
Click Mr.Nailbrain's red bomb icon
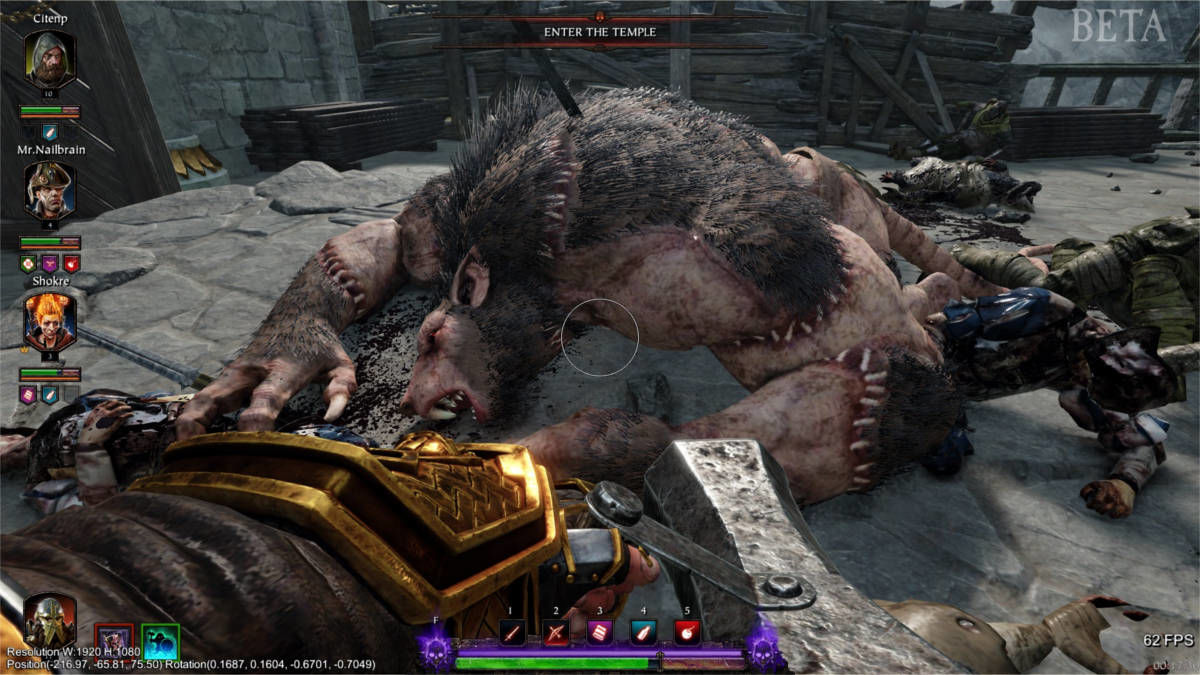[71, 264]
